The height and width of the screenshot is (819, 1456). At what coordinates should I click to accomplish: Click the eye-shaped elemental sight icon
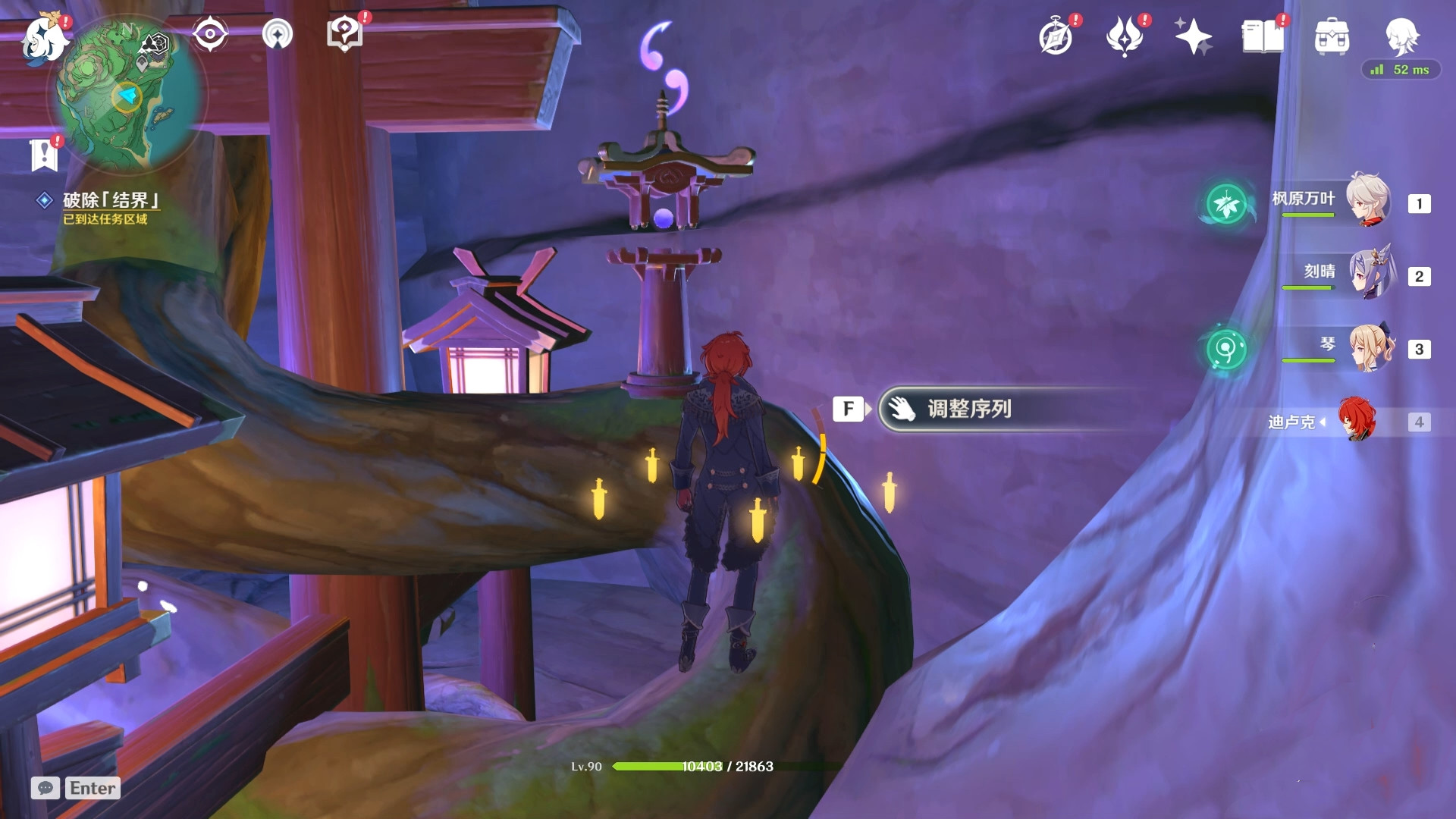(209, 34)
